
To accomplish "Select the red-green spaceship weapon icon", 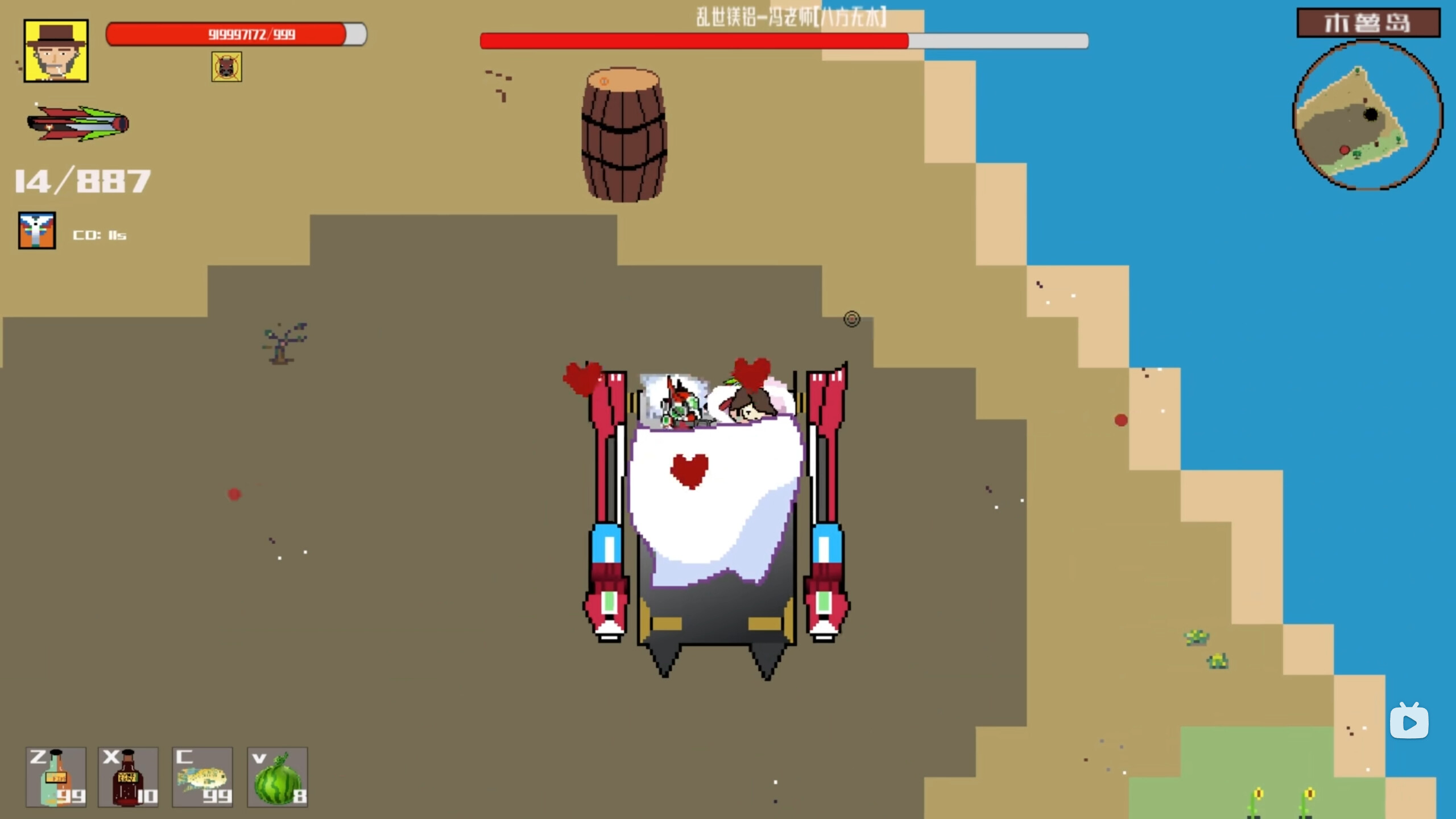I will click(x=78, y=124).
